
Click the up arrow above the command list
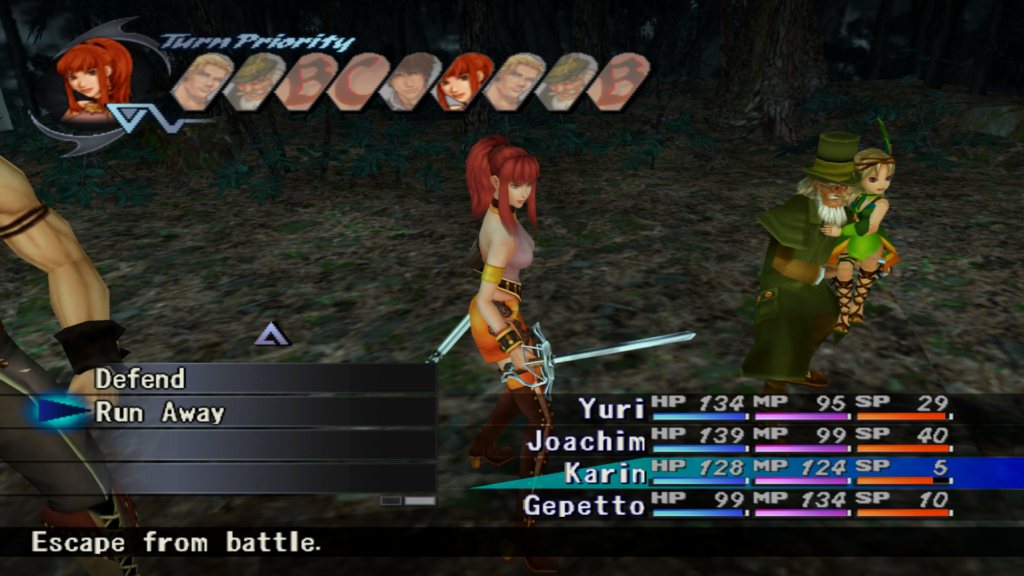point(271,334)
